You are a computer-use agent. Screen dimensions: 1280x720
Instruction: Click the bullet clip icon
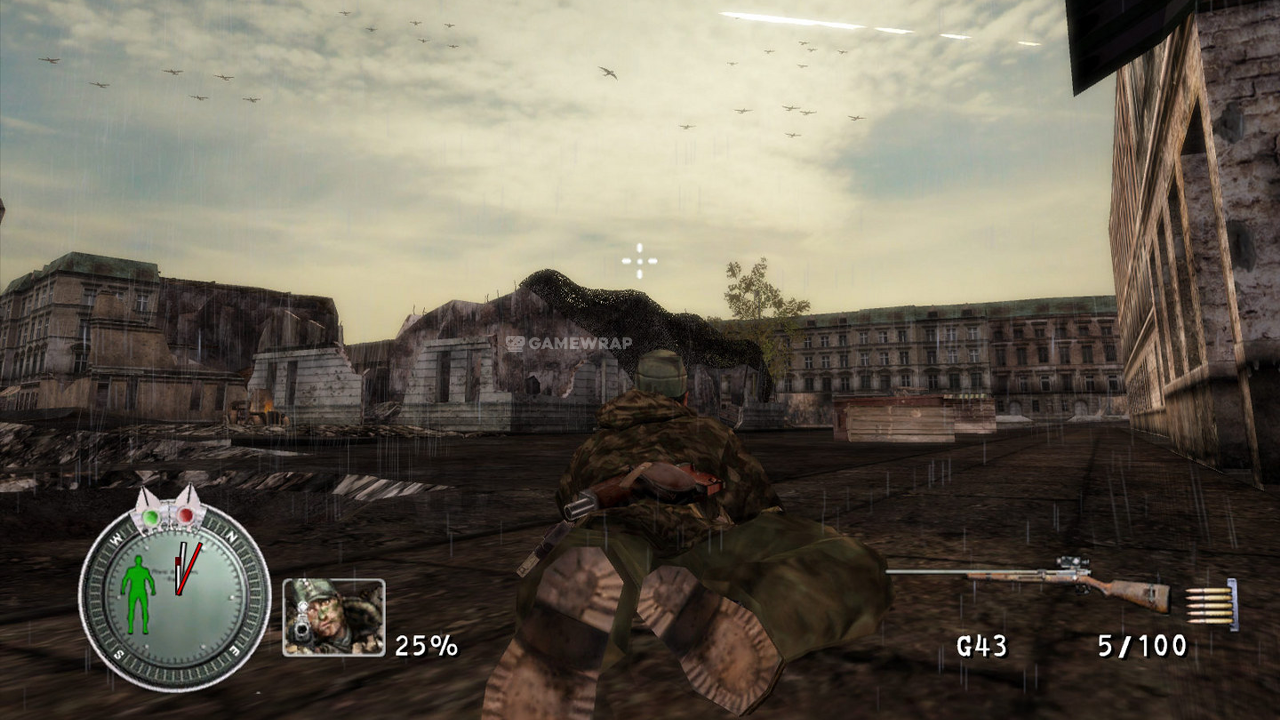click(x=1211, y=606)
